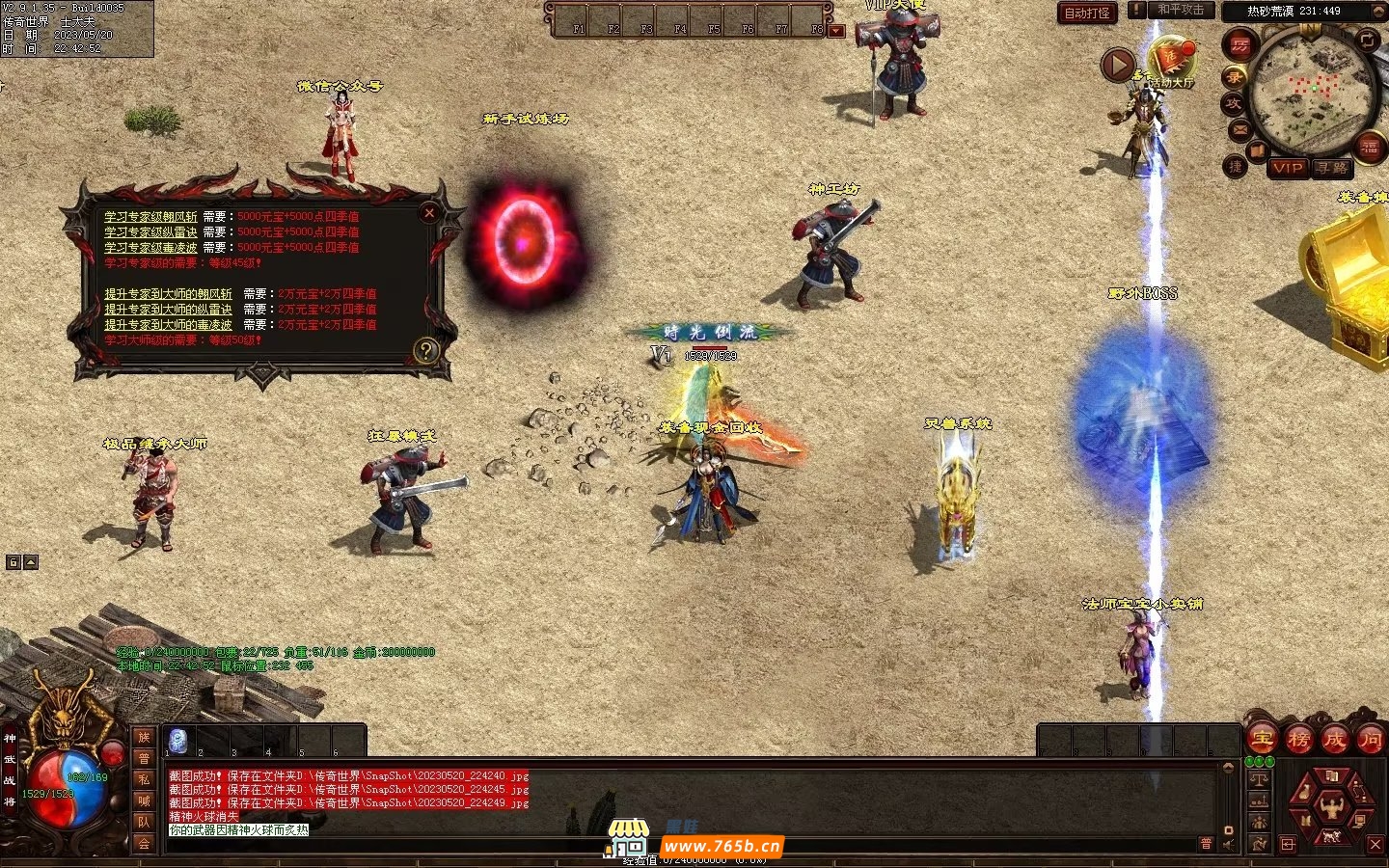Image resolution: width=1389 pixels, height=868 pixels.
Task: Switch chat channel to 私 private
Action: pyautogui.click(x=143, y=779)
